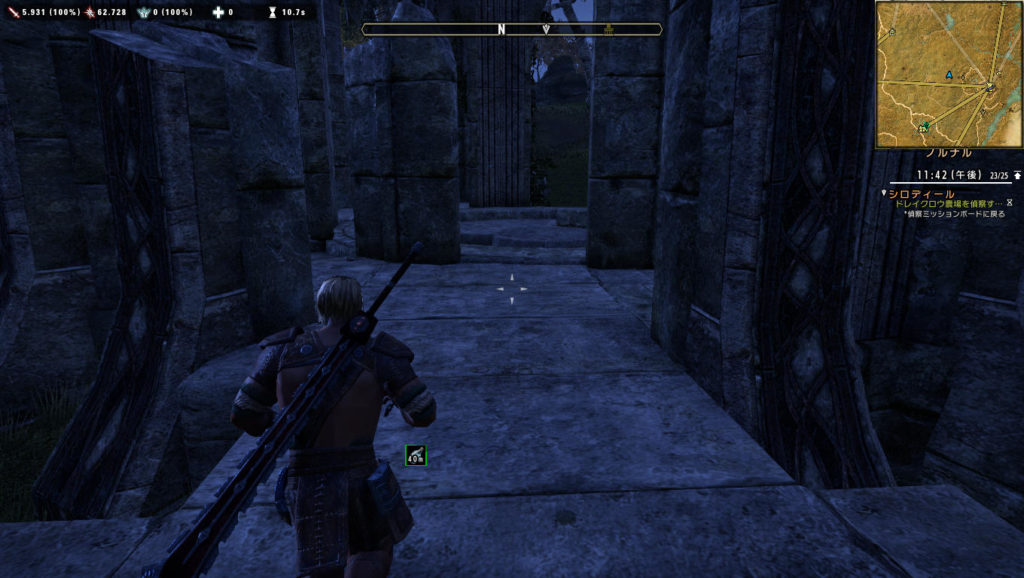Select the シロディール quest header in tracker

(x=921, y=193)
